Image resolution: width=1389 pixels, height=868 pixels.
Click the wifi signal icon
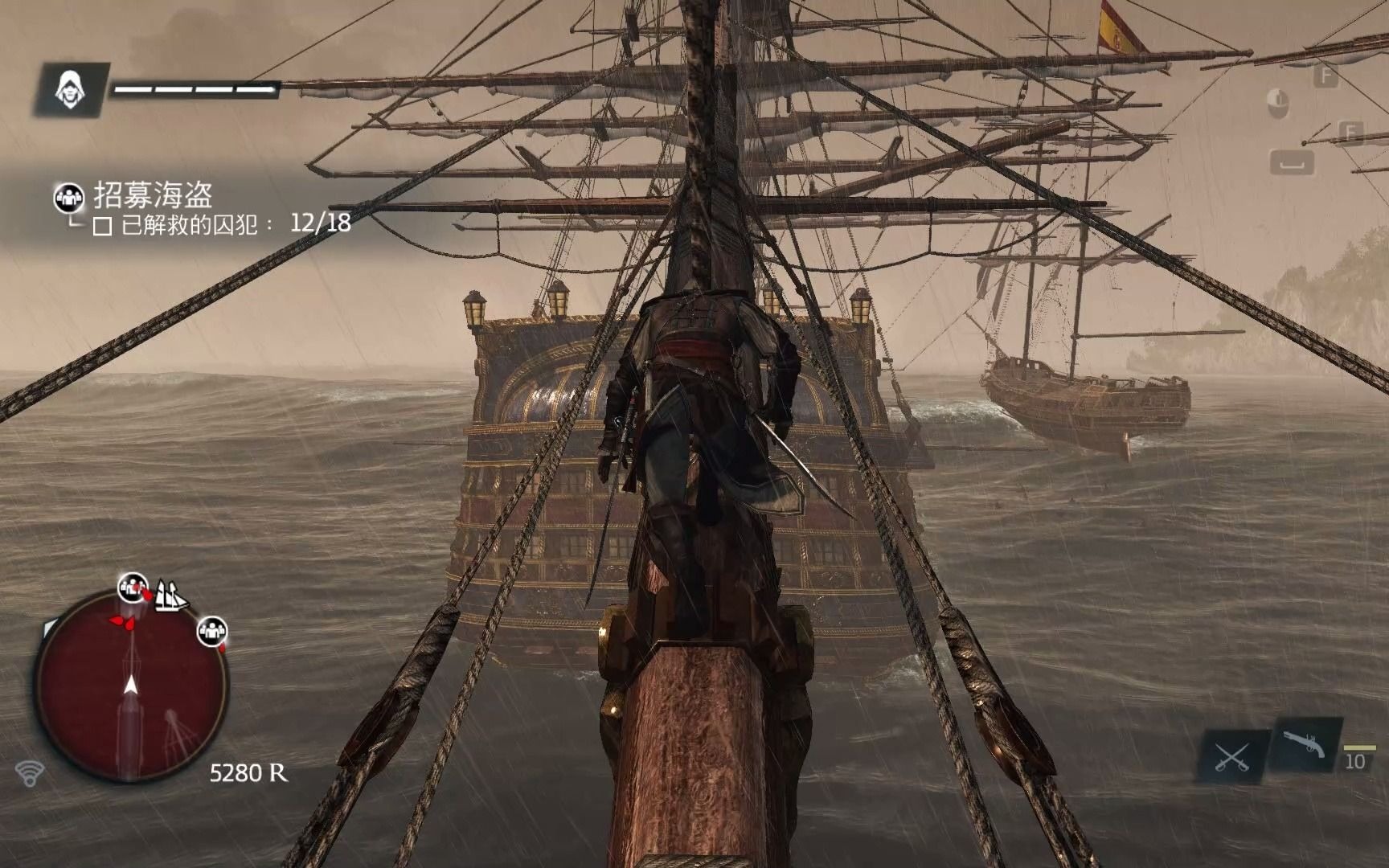tap(30, 773)
